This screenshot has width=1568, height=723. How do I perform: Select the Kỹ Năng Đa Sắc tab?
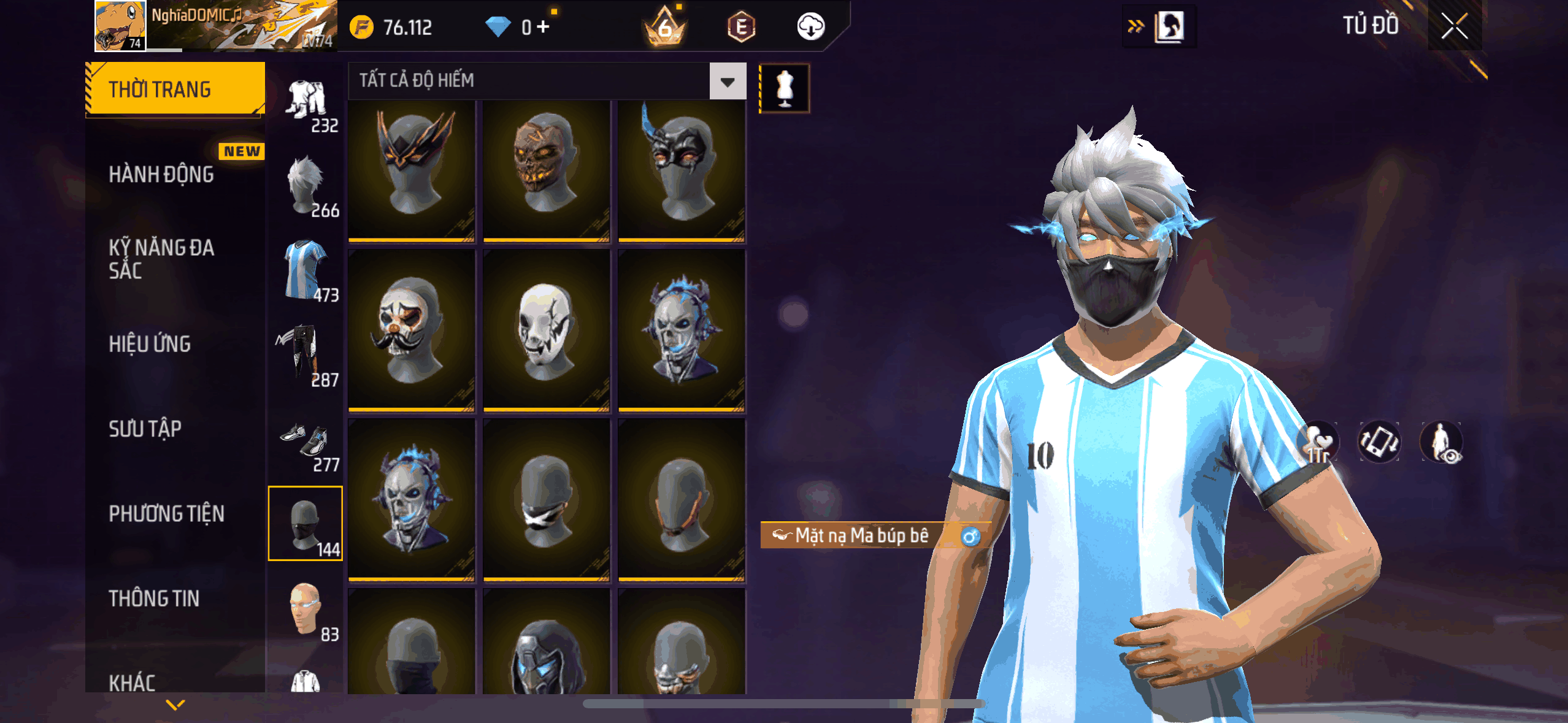pos(162,258)
